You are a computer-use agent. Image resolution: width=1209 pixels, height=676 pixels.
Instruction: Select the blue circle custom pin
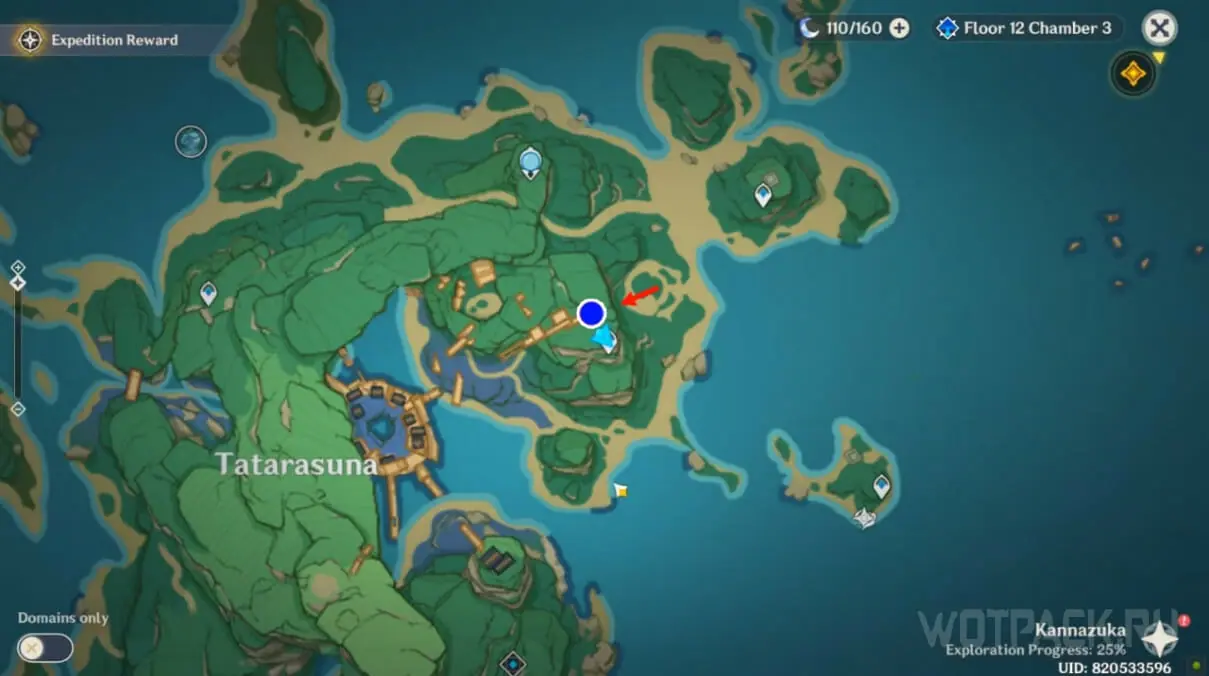[x=592, y=314]
